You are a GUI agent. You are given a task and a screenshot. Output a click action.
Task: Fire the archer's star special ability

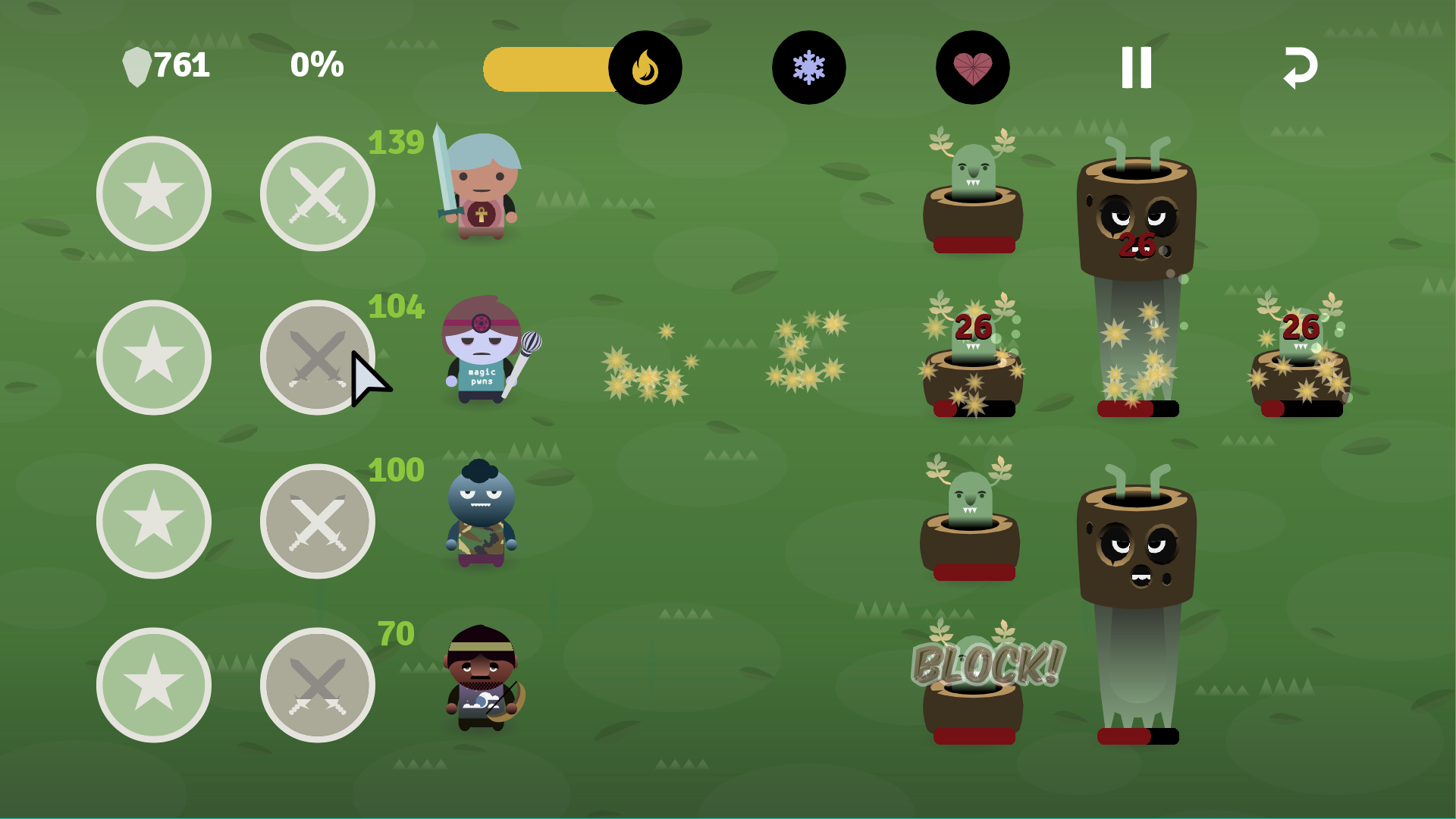click(154, 685)
